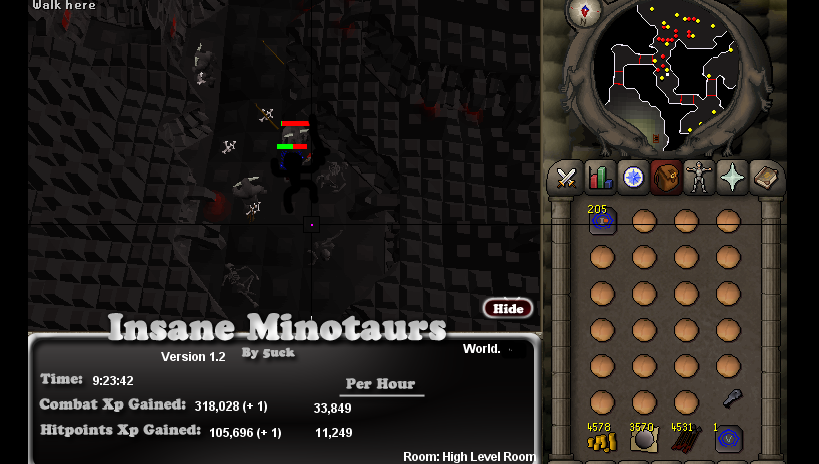Select the coins stack of 4578
819x464 pixels.
coord(601,440)
